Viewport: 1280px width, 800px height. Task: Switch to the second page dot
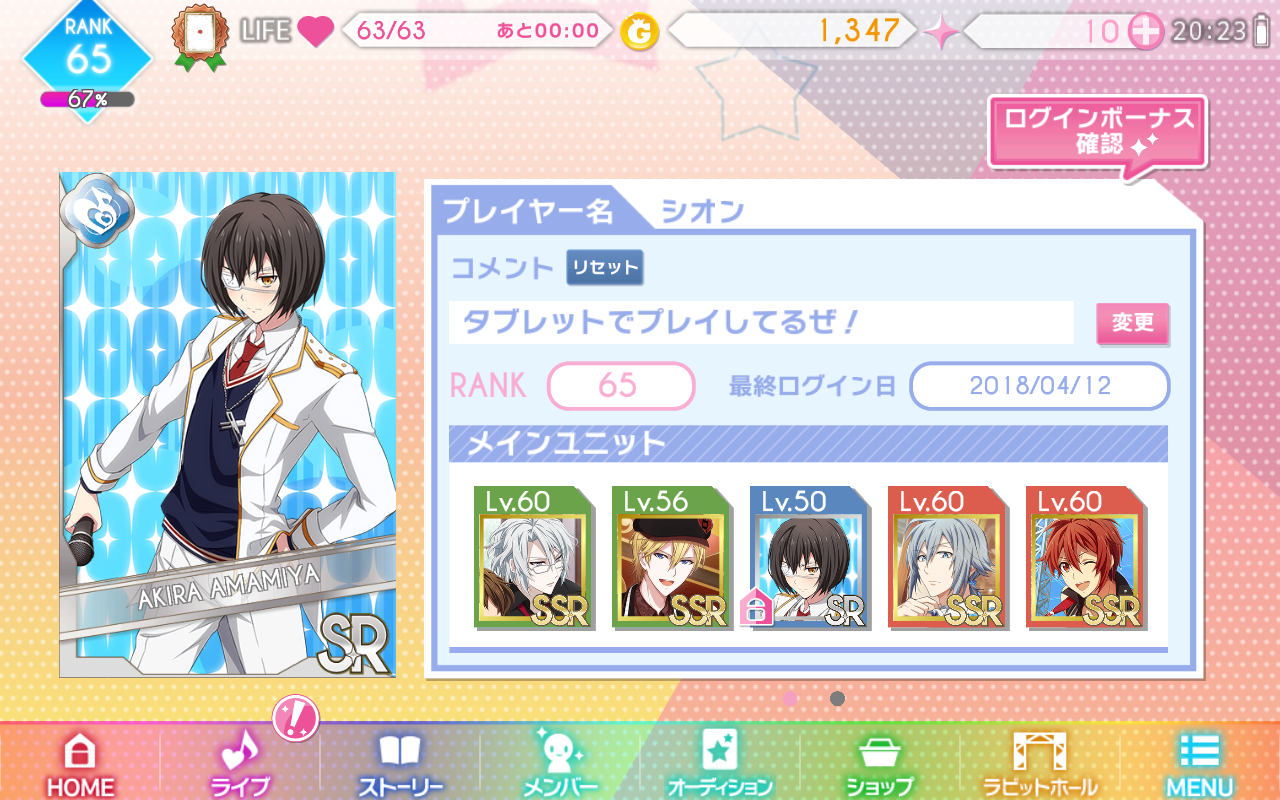(x=837, y=698)
